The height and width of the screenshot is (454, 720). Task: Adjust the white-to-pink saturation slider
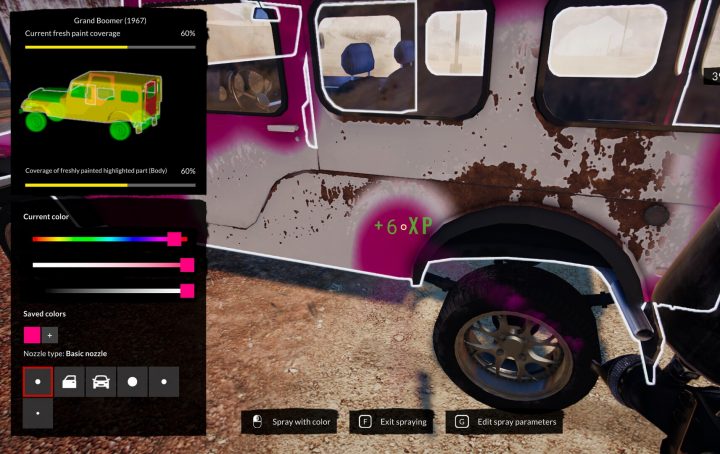(x=110, y=265)
